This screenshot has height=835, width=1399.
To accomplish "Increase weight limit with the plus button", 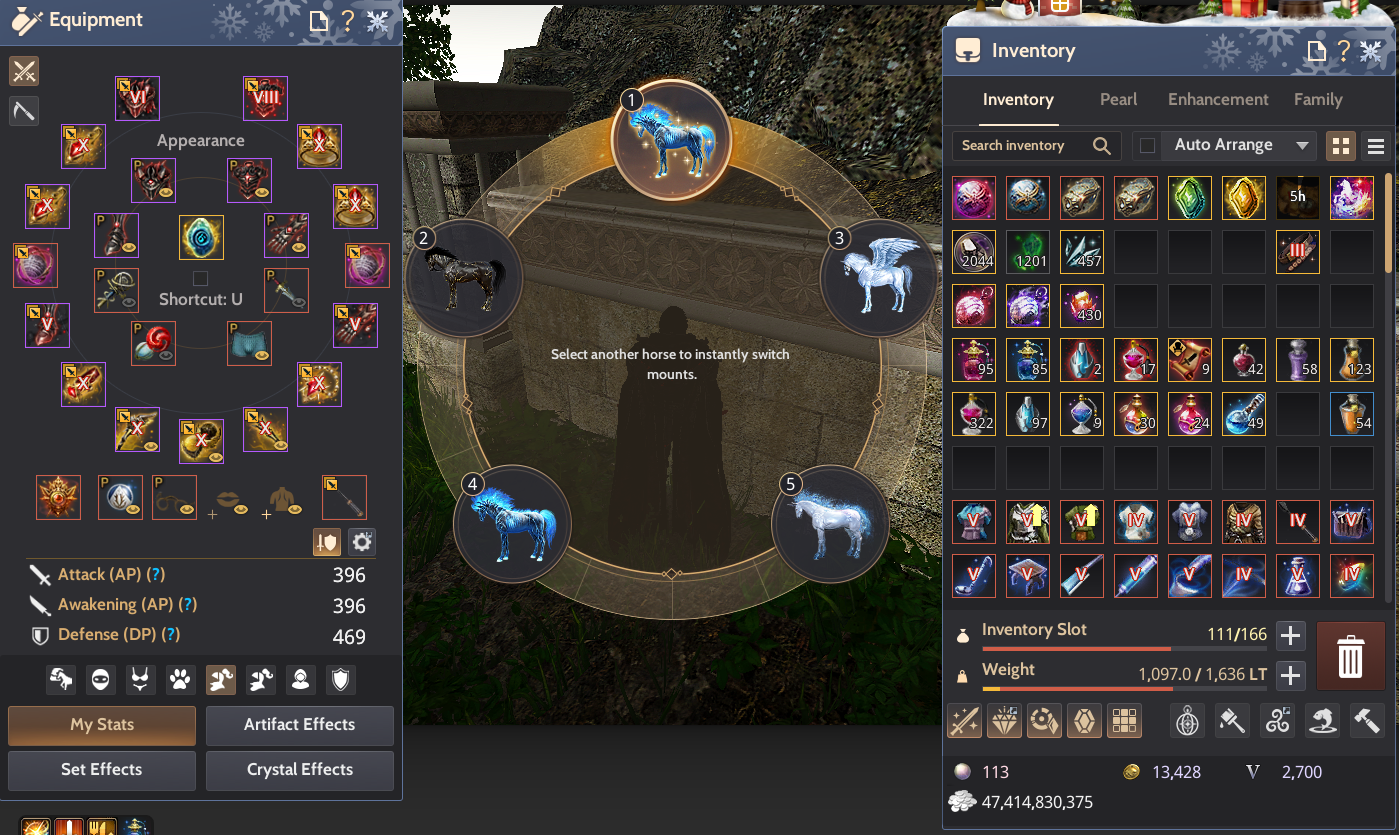I will pyautogui.click(x=1291, y=675).
